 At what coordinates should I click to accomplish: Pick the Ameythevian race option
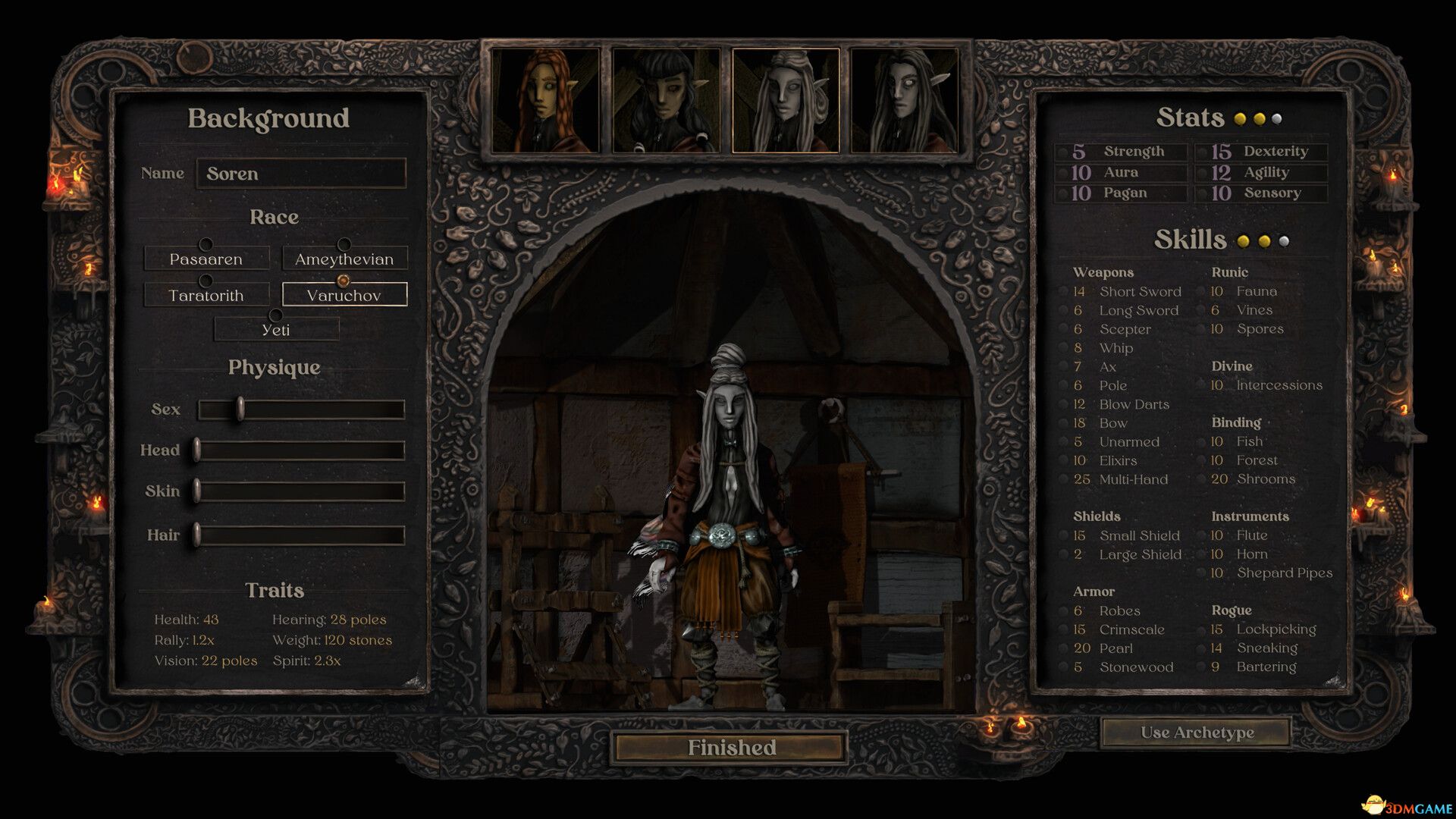[344, 259]
